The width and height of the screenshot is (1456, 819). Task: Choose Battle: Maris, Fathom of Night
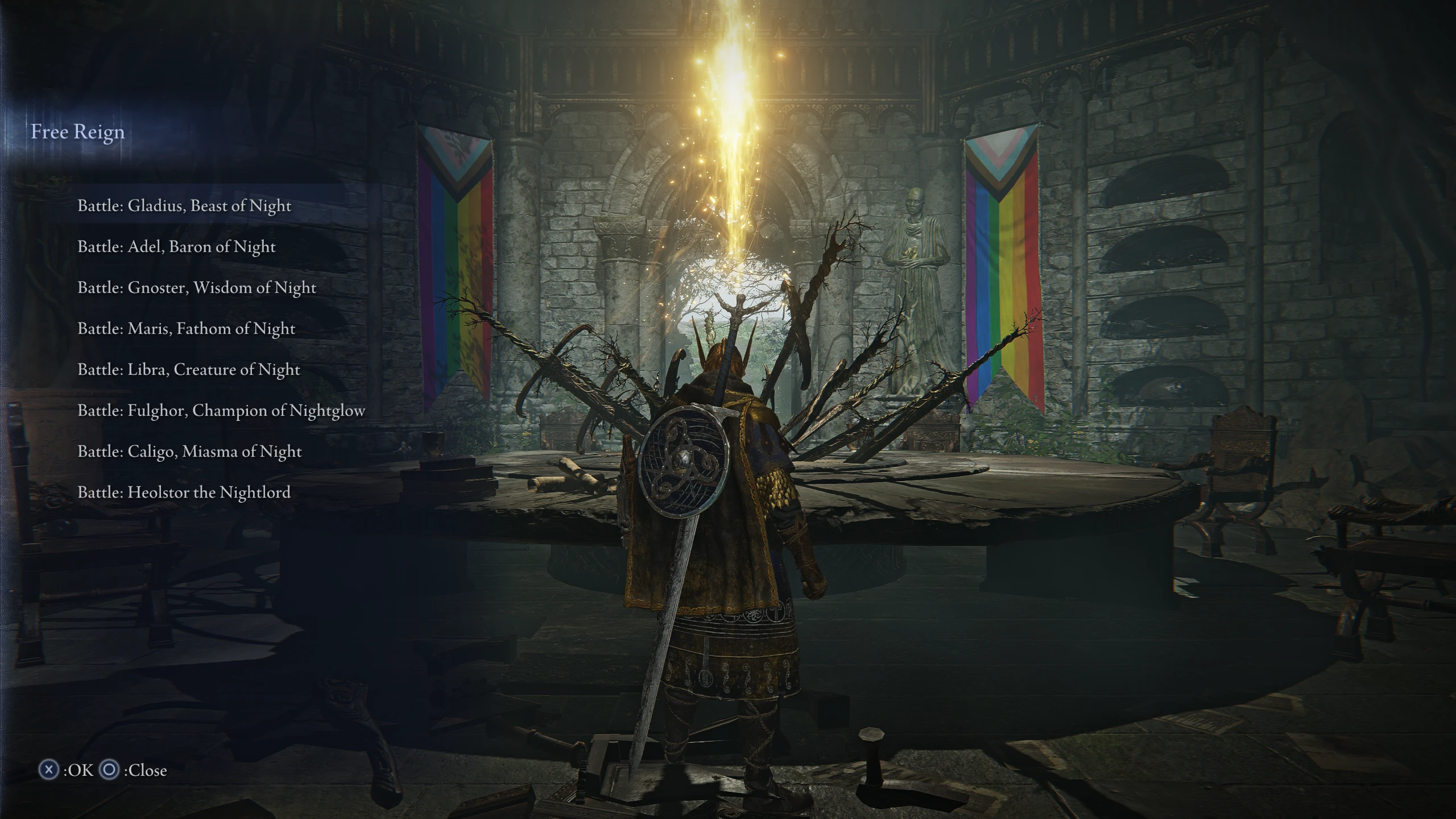pyautogui.click(x=187, y=329)
